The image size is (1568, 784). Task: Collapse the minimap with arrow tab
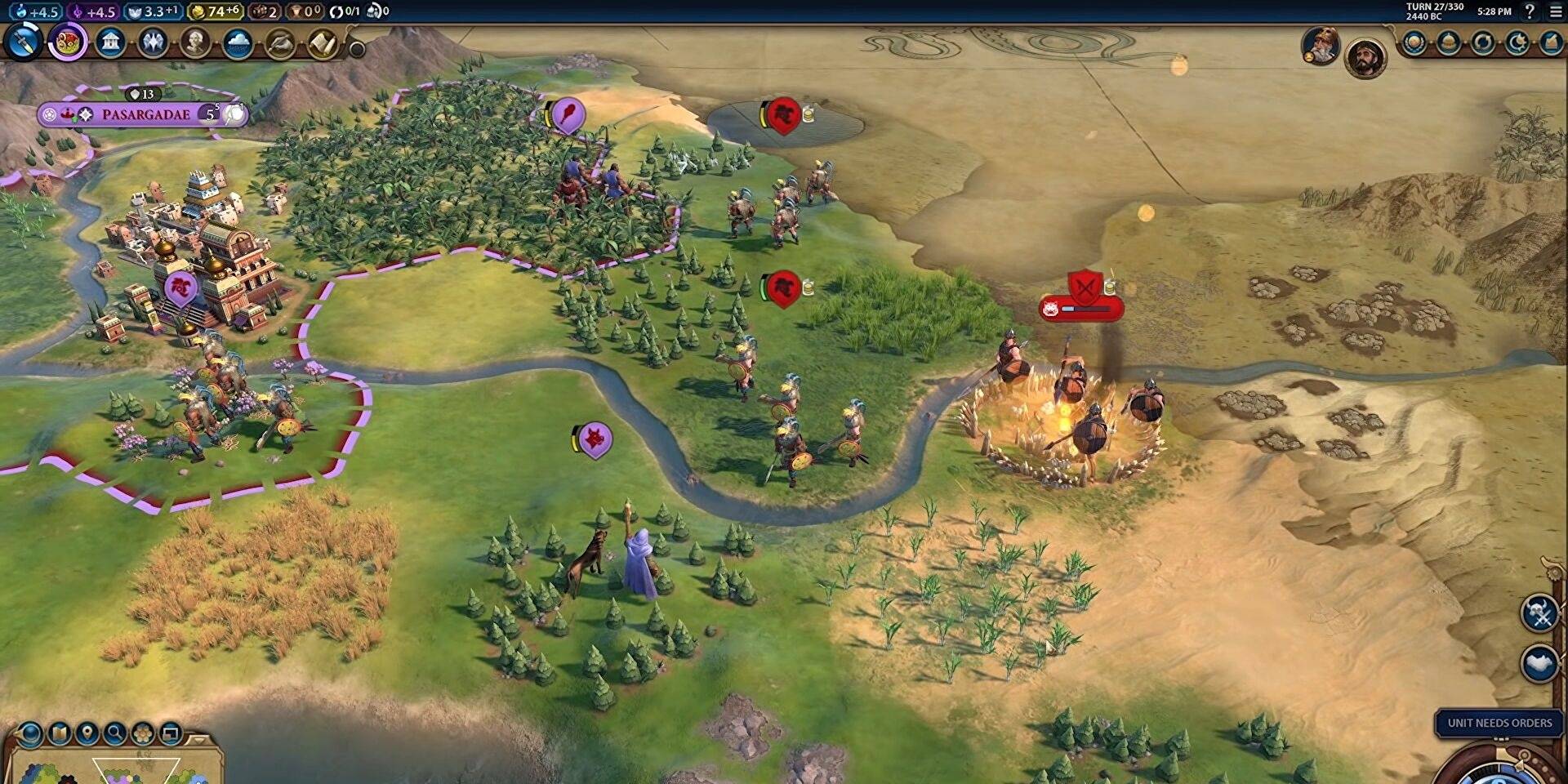pos(198,740)
